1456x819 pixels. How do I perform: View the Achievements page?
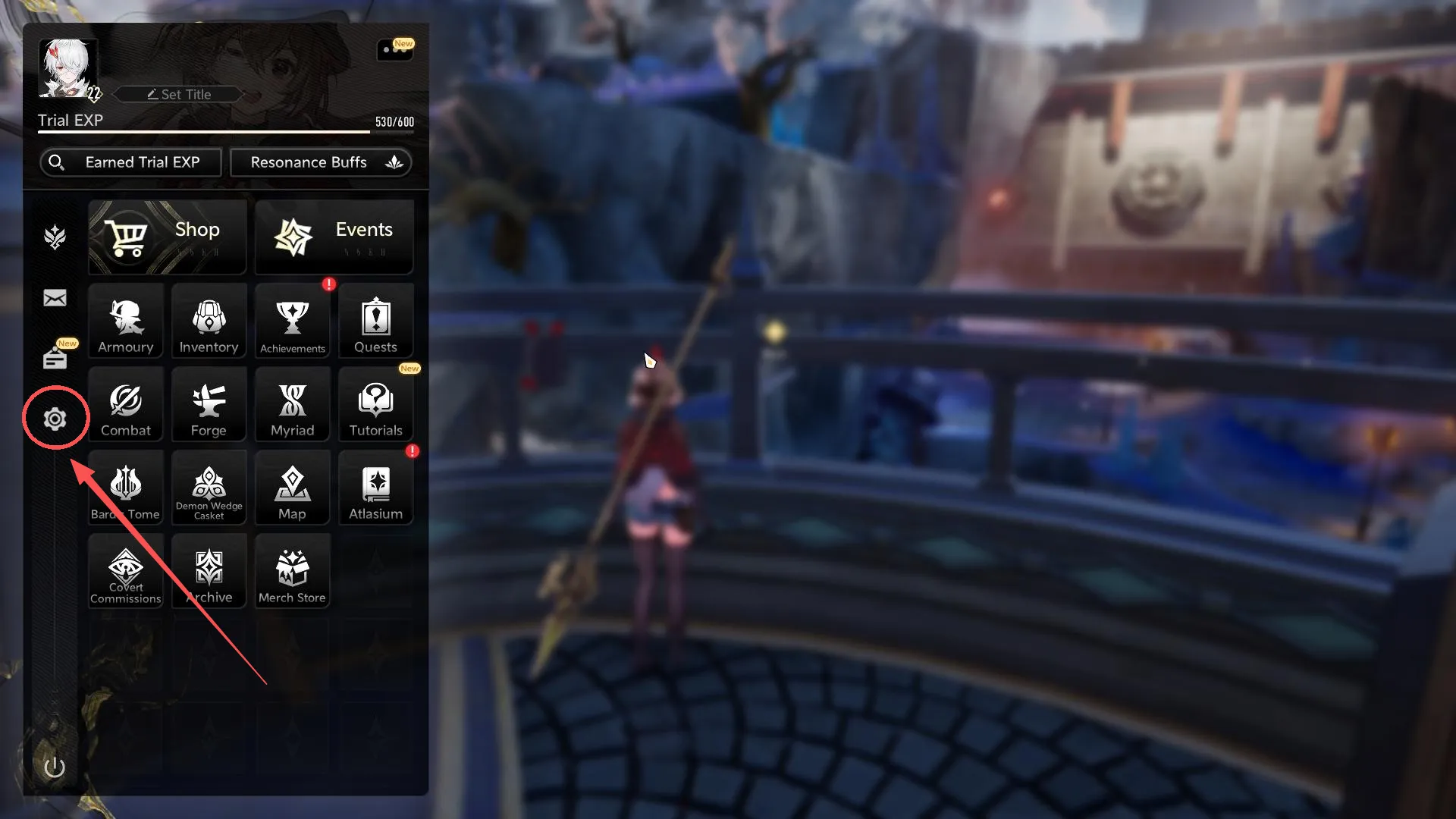click(293, 321)
